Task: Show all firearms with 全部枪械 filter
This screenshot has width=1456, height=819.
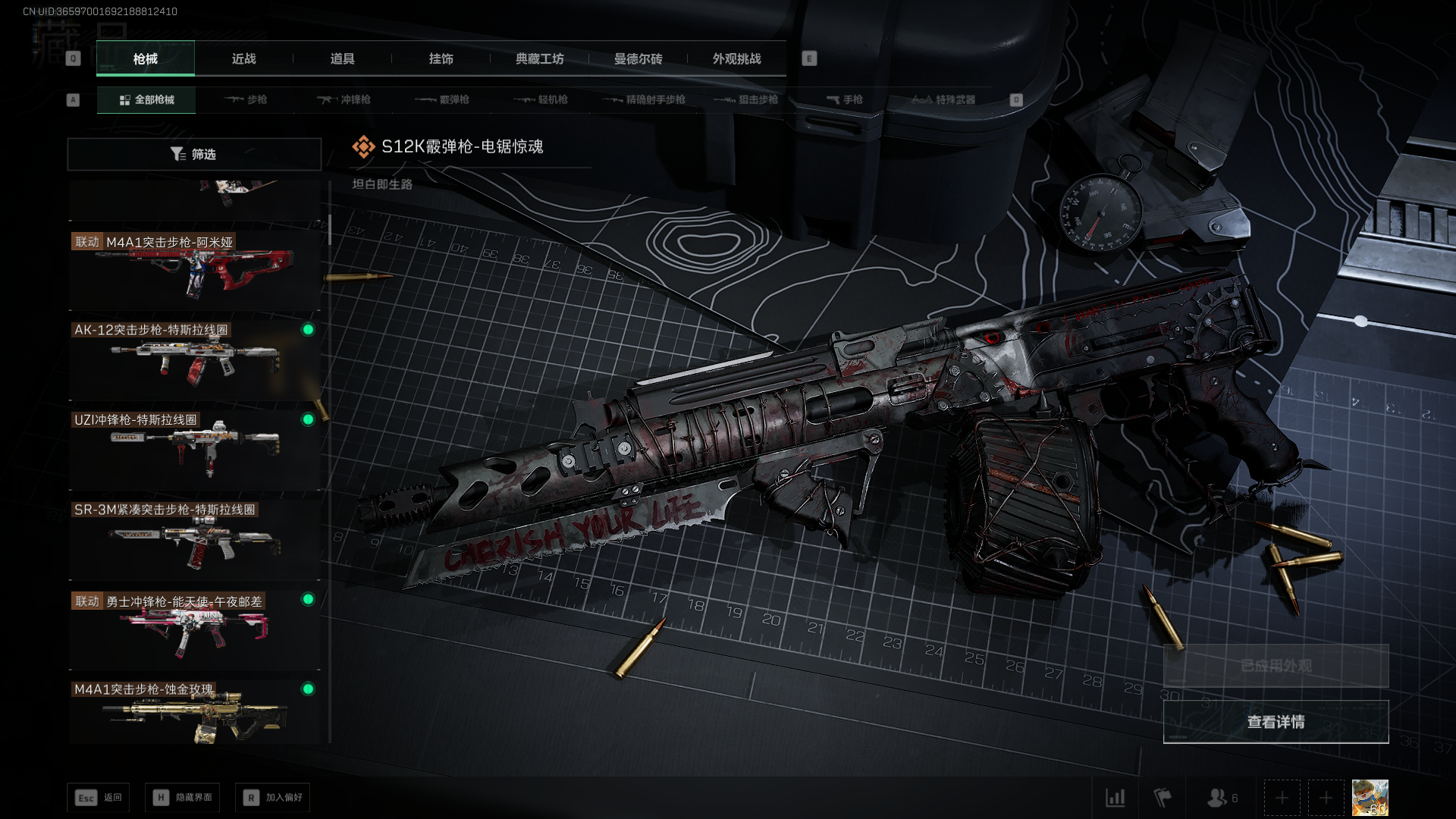Action: pyautogui.click(x=146, y=99)
